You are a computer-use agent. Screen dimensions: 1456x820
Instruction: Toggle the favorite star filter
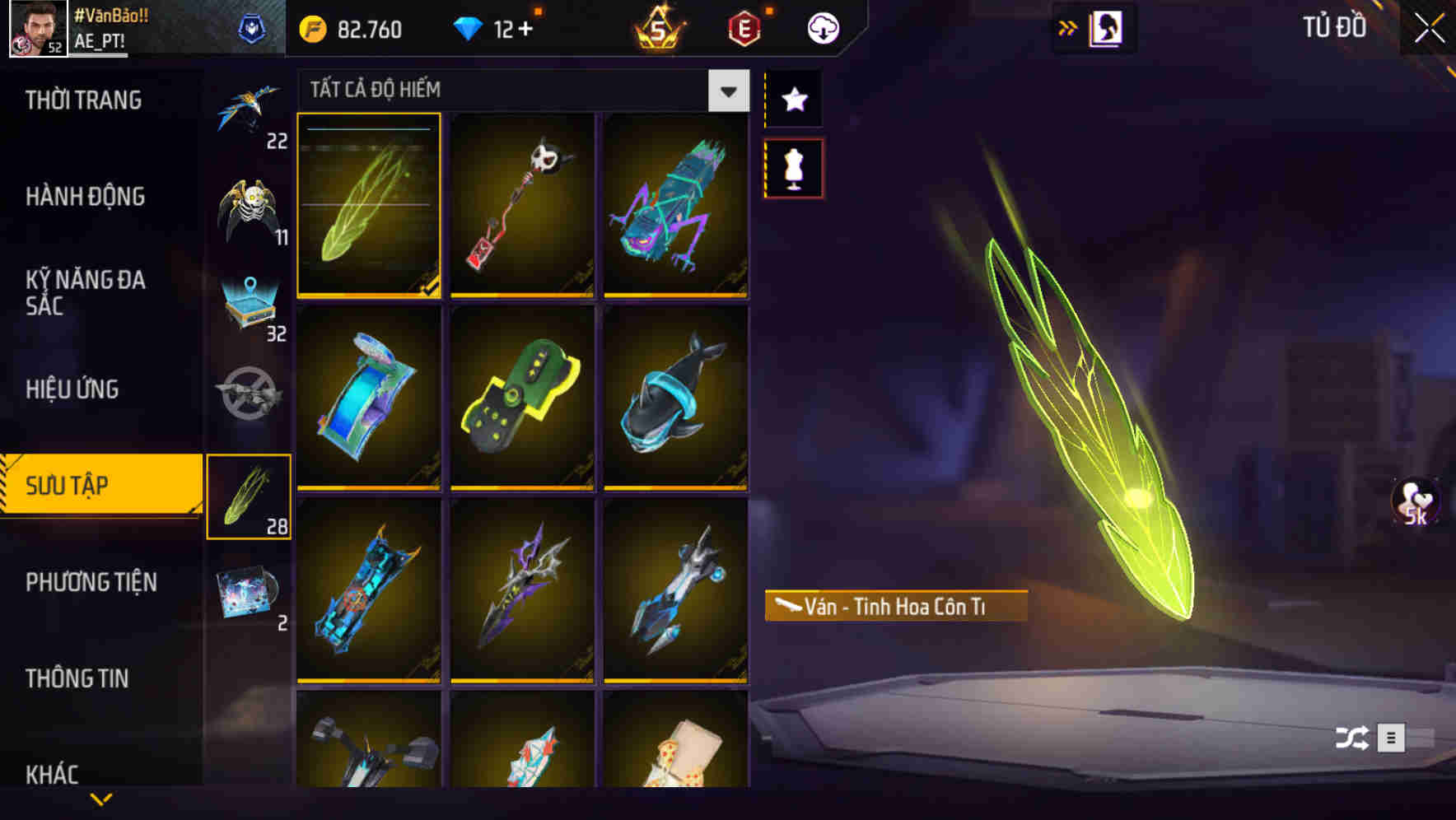point(795,99)
